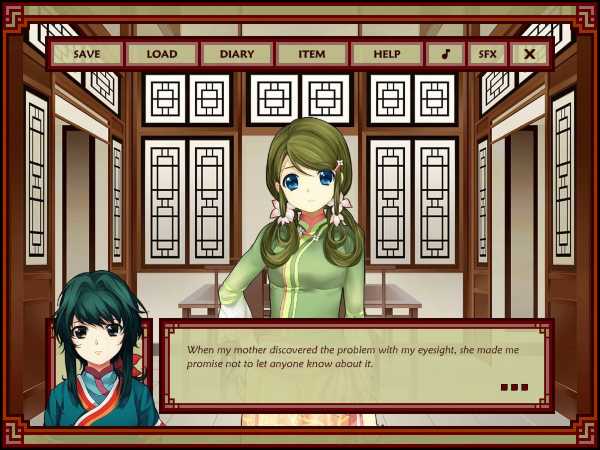Toggle the SFX sound effects
The width and height of the screenshot is (600, 450).
pyautogui.click(x=487, y=54)
